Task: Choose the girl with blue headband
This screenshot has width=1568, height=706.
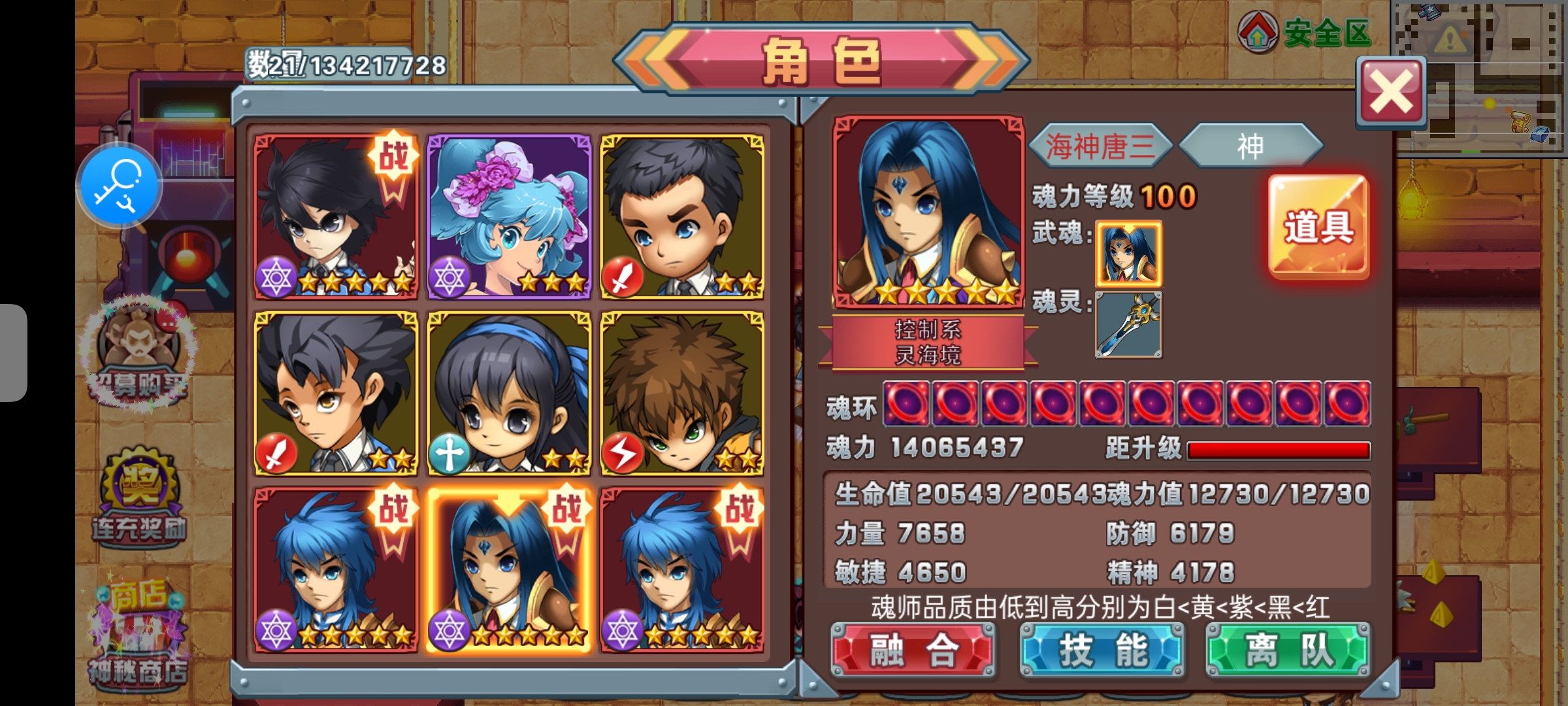Action: tap(509, 393)
